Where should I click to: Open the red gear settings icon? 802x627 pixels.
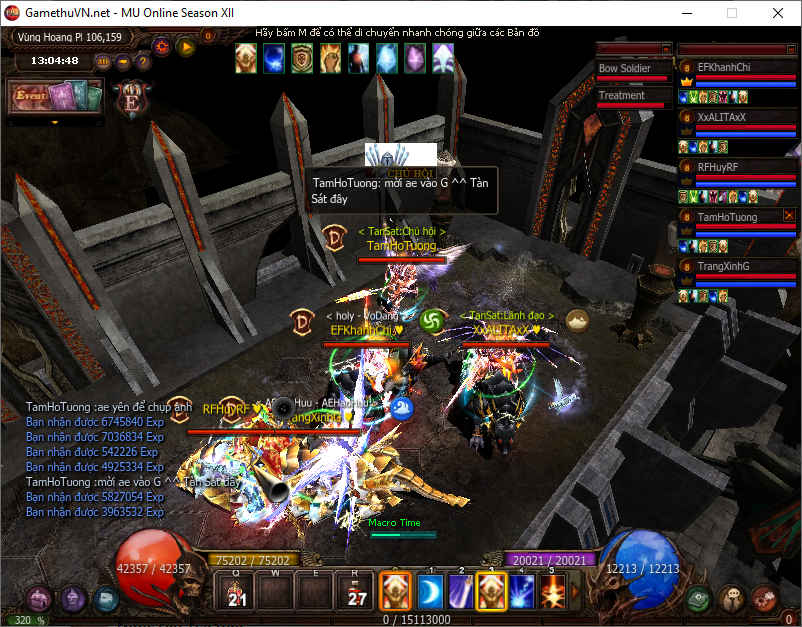[162, 45]
